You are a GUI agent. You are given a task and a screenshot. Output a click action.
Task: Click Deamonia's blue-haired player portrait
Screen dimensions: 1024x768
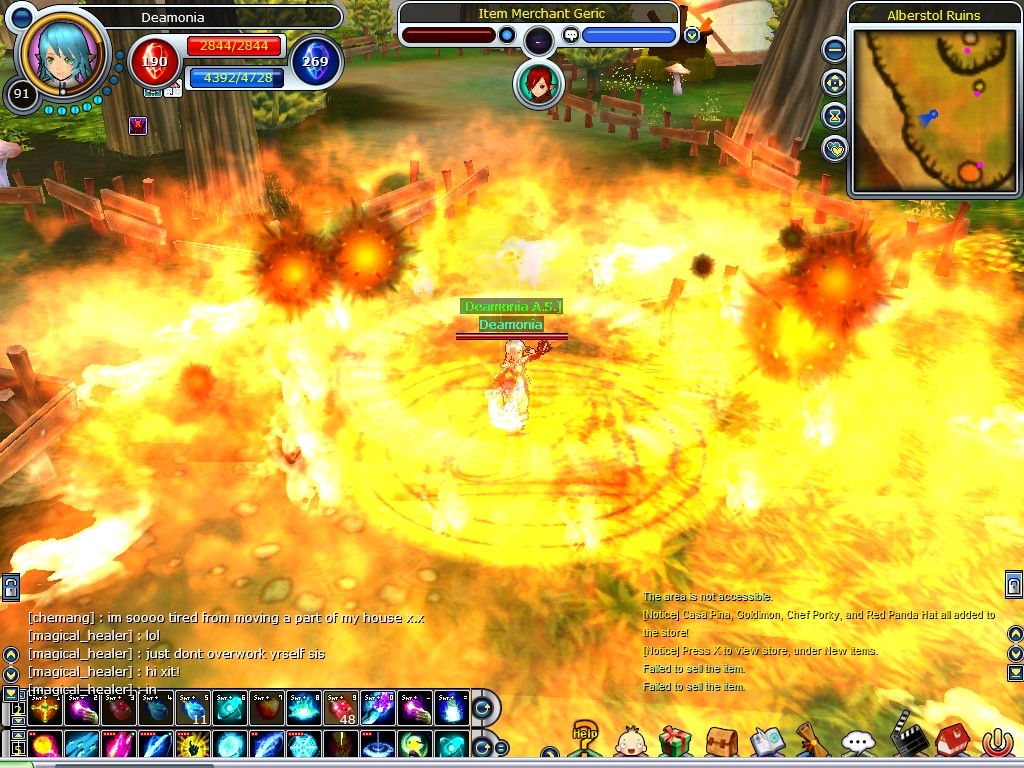62,52
